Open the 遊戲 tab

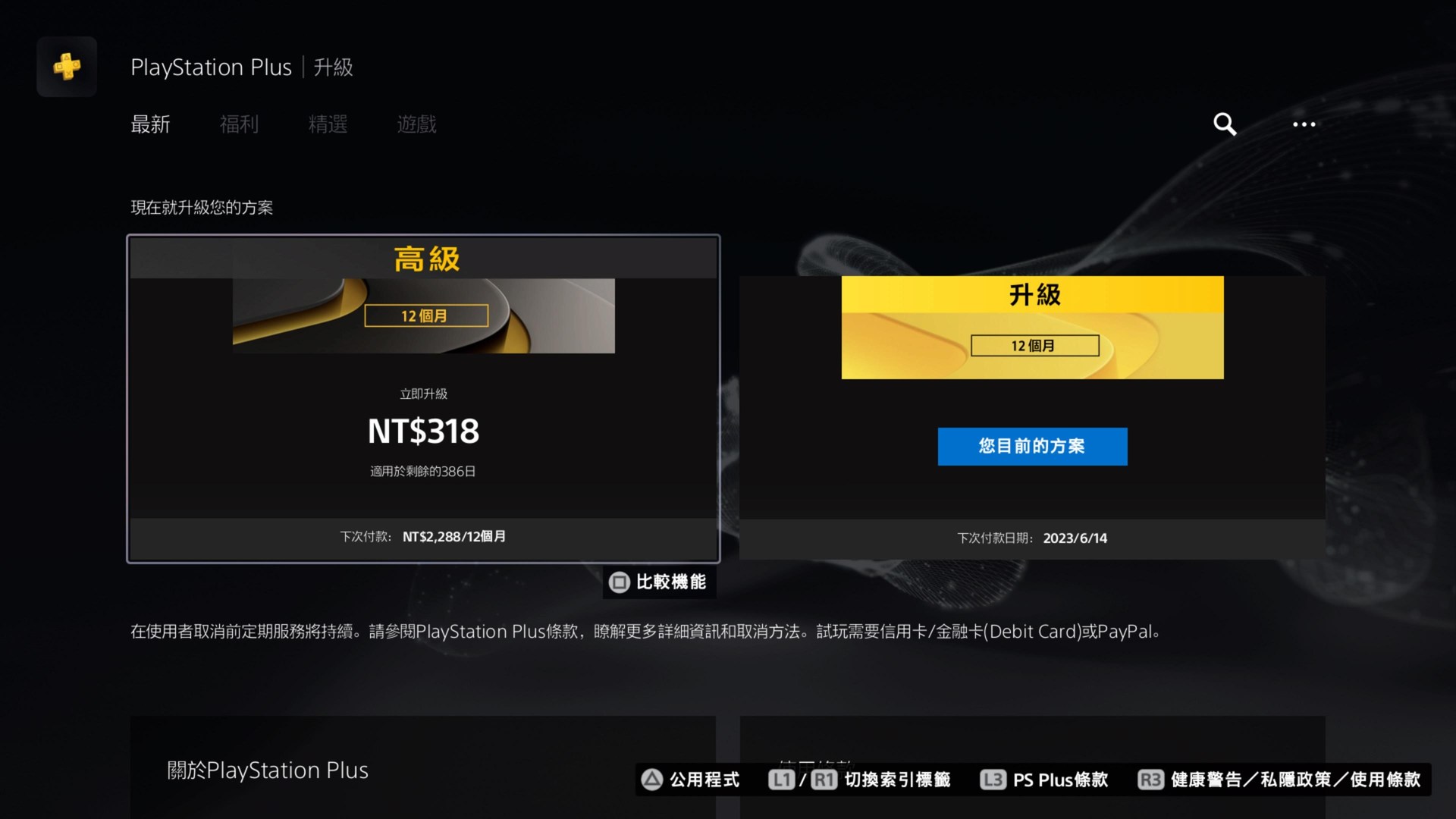(416, 124)
